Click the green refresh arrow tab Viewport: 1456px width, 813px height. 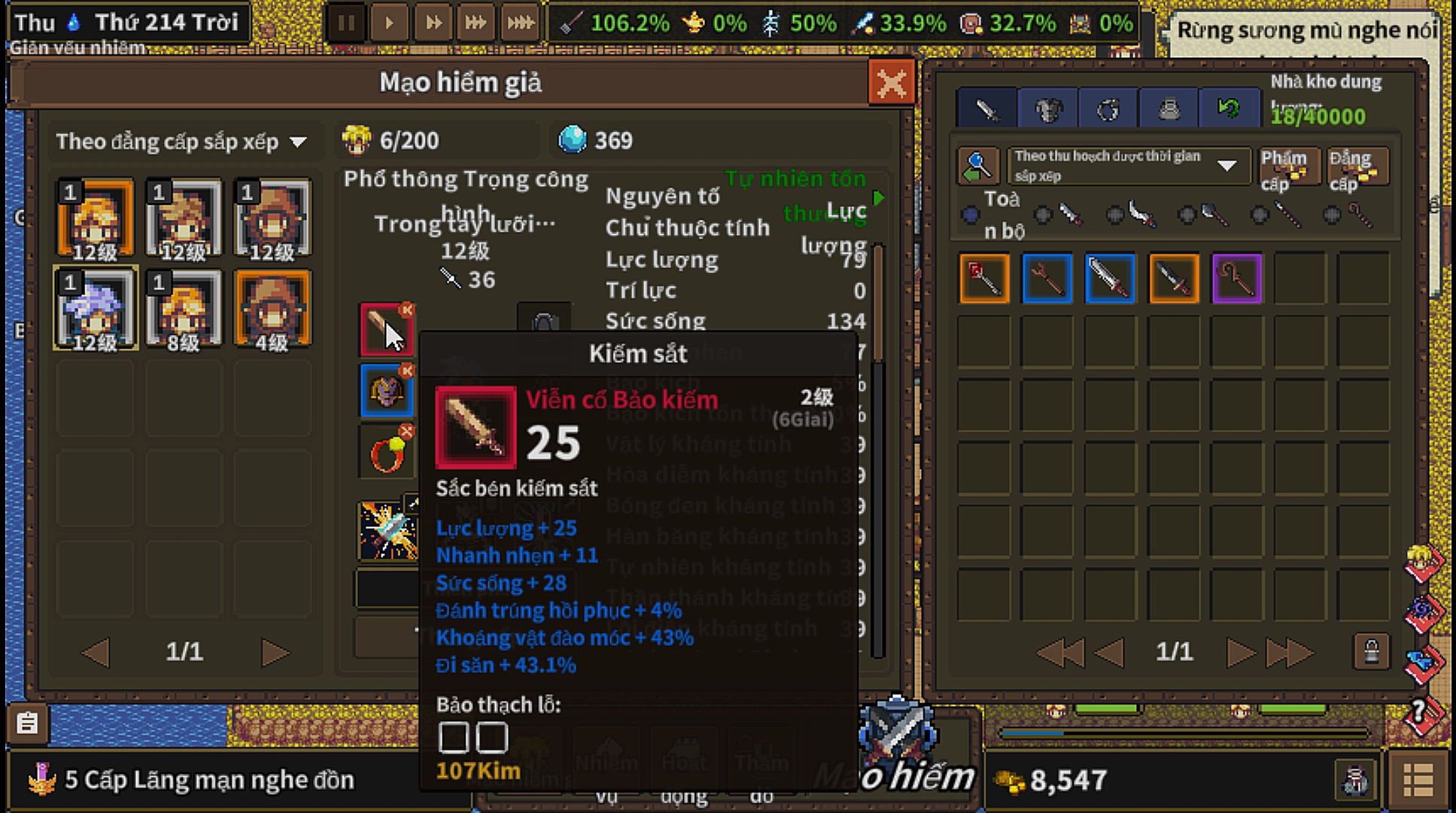click(x=1229, y=111)
